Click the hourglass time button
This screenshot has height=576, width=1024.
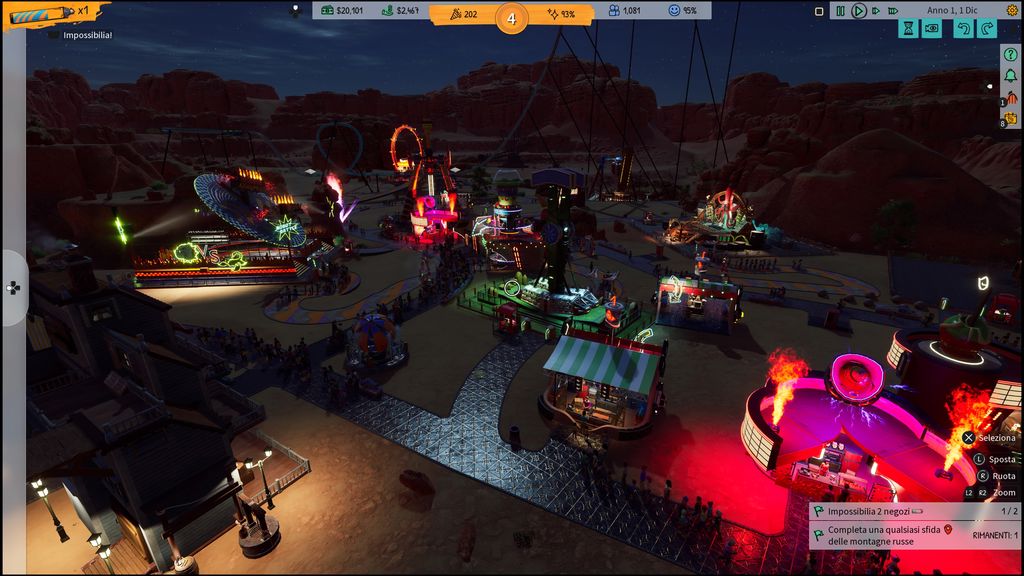pyautogui.click(x=907, y=28)
